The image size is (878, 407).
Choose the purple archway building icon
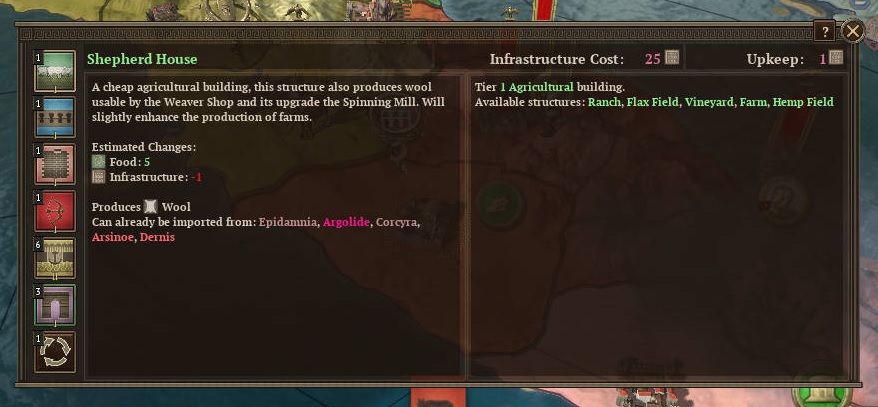[x=55, y=305]
